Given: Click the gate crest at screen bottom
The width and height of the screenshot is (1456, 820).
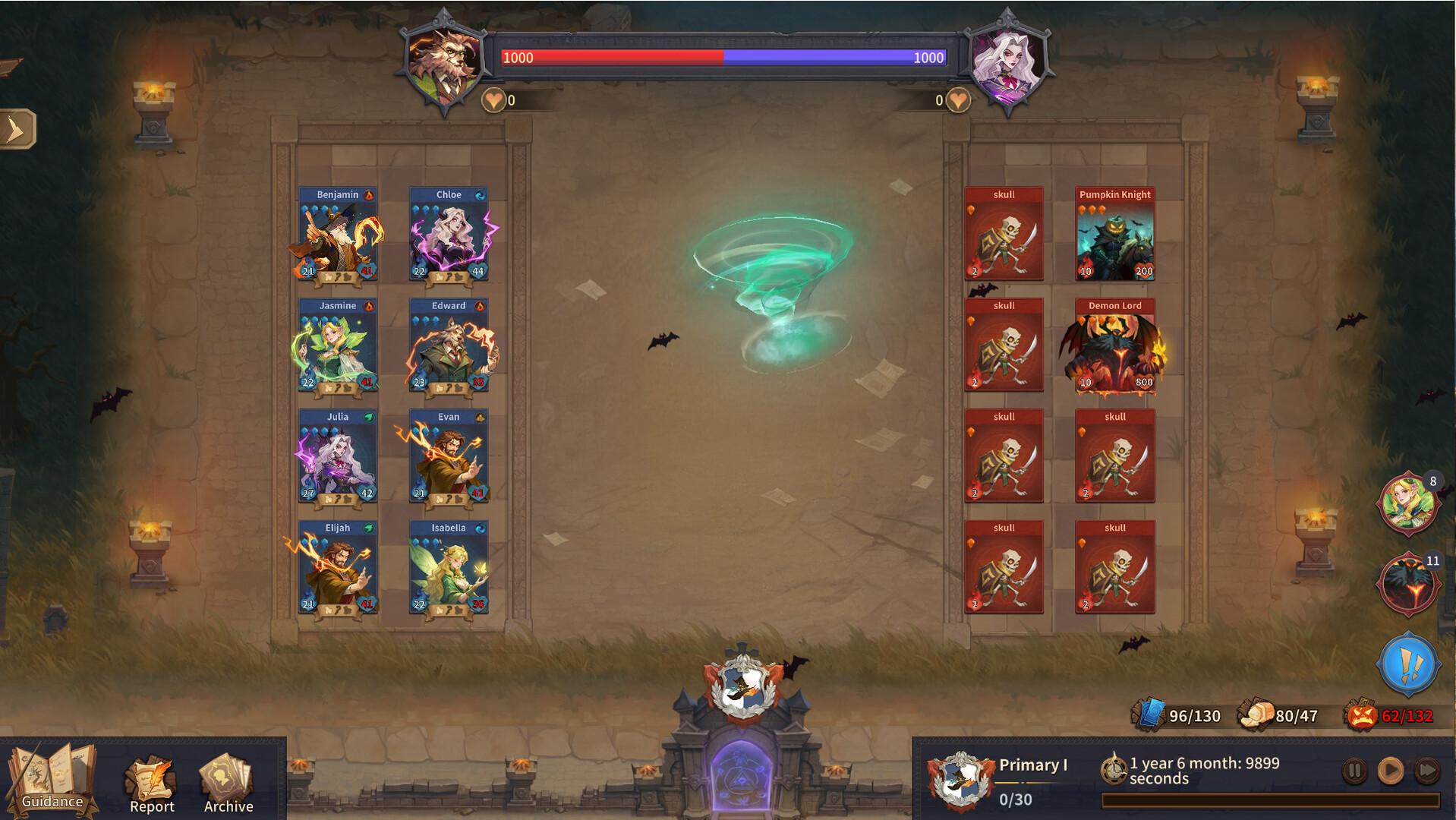Looking at the screenshot, I should pyautogui.click(x=745, y=686).
